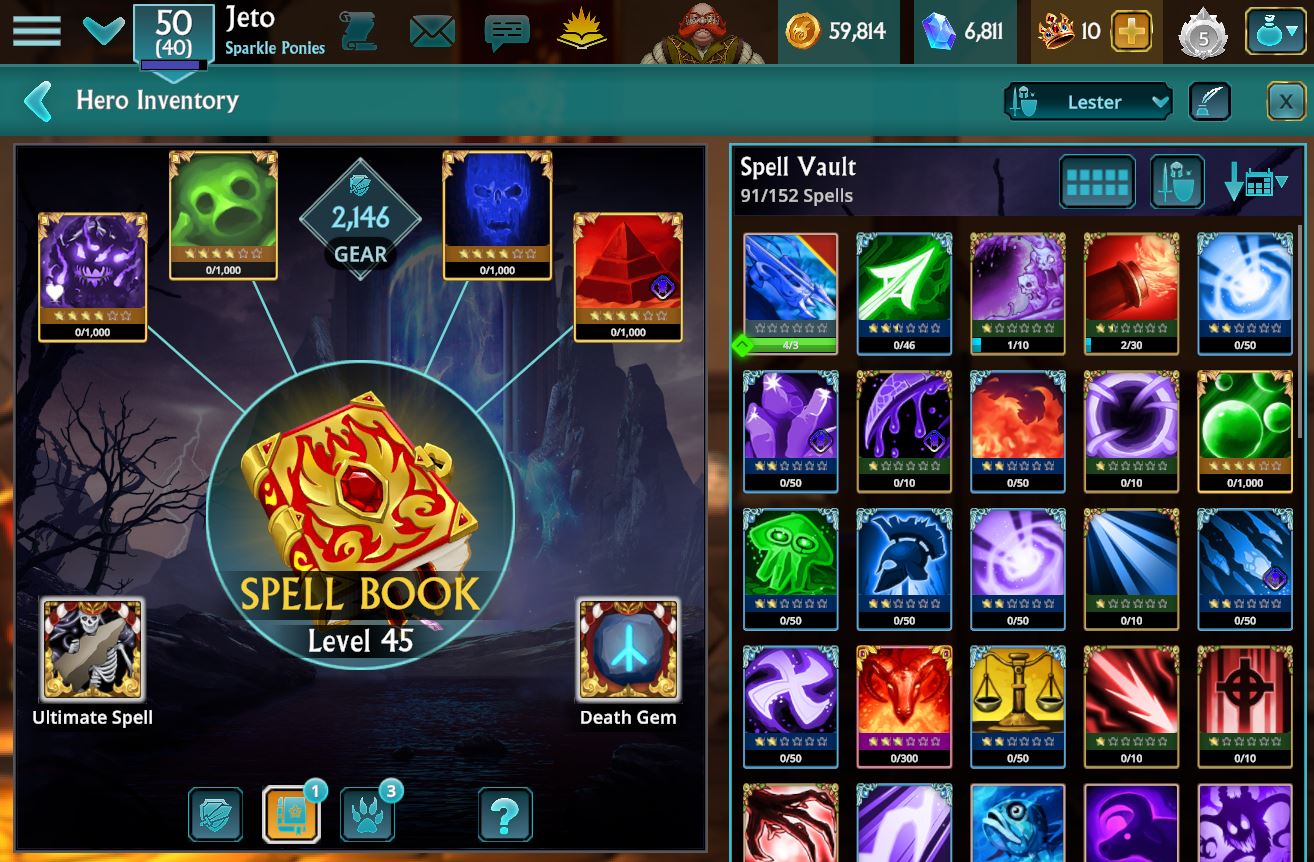
Task: Open the Lester hero selection dropdown
Action: point(1088,101)
